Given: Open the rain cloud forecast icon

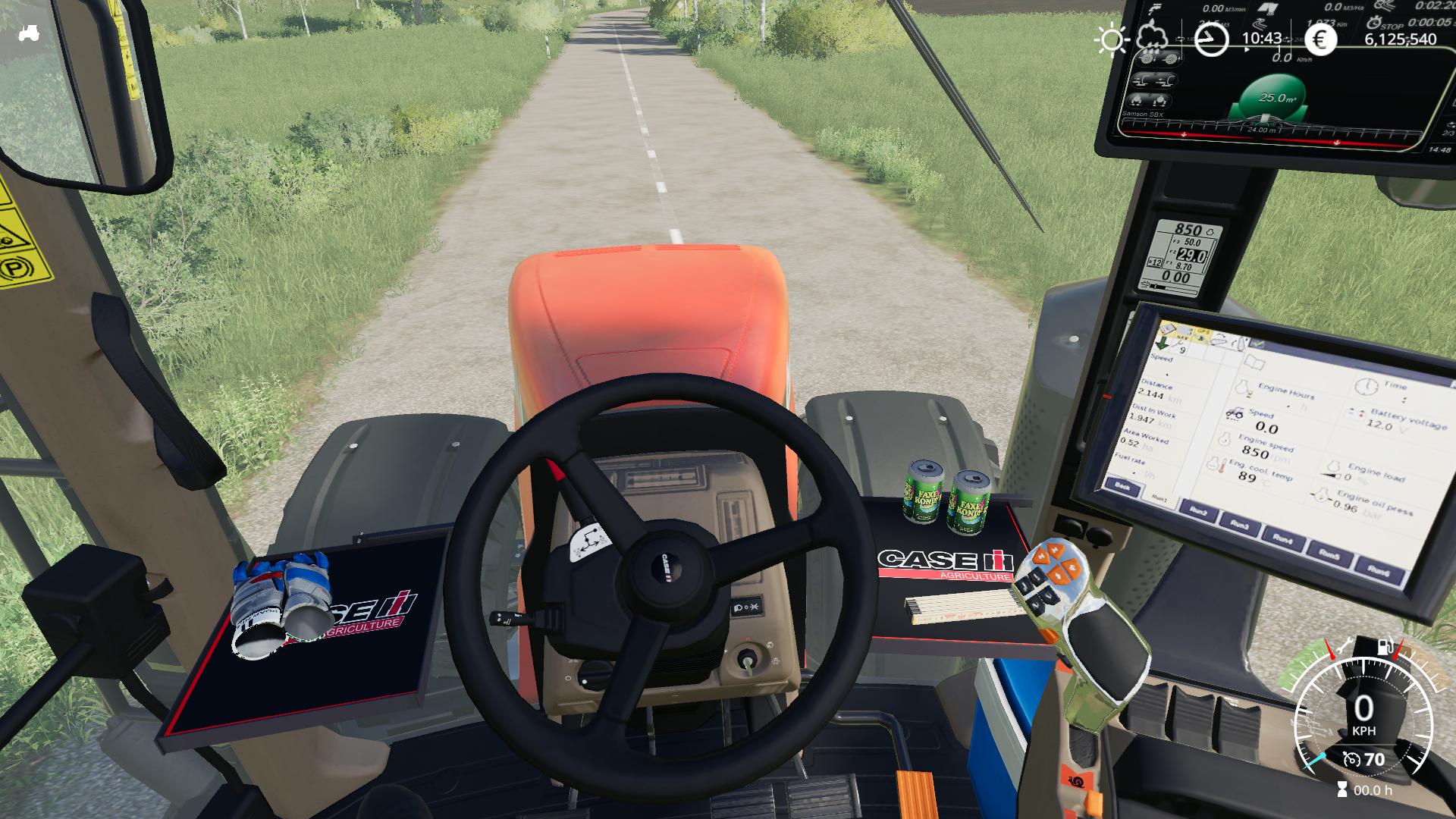Looking at the screenshot, I should tap(1153, 36).
